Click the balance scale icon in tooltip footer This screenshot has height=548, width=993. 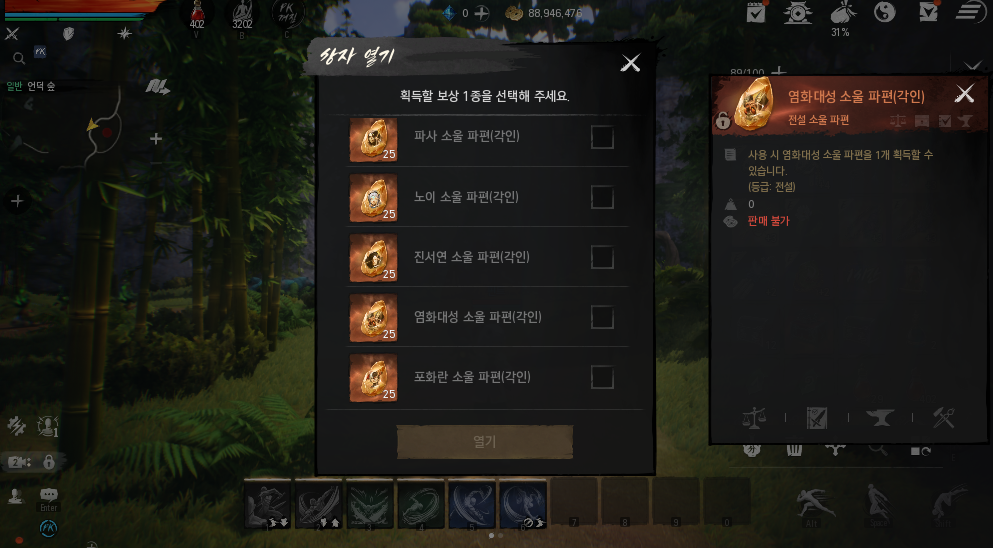[754, 418]
